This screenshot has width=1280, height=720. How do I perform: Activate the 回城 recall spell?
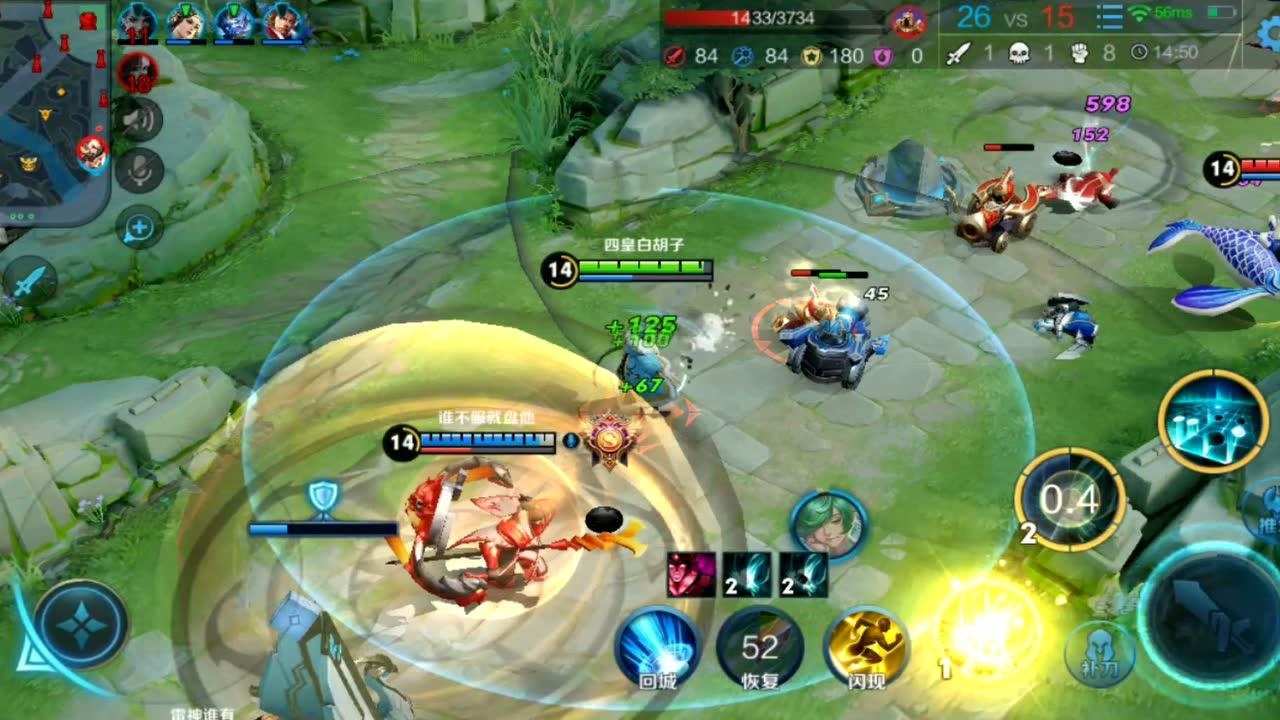coord(657,646)
